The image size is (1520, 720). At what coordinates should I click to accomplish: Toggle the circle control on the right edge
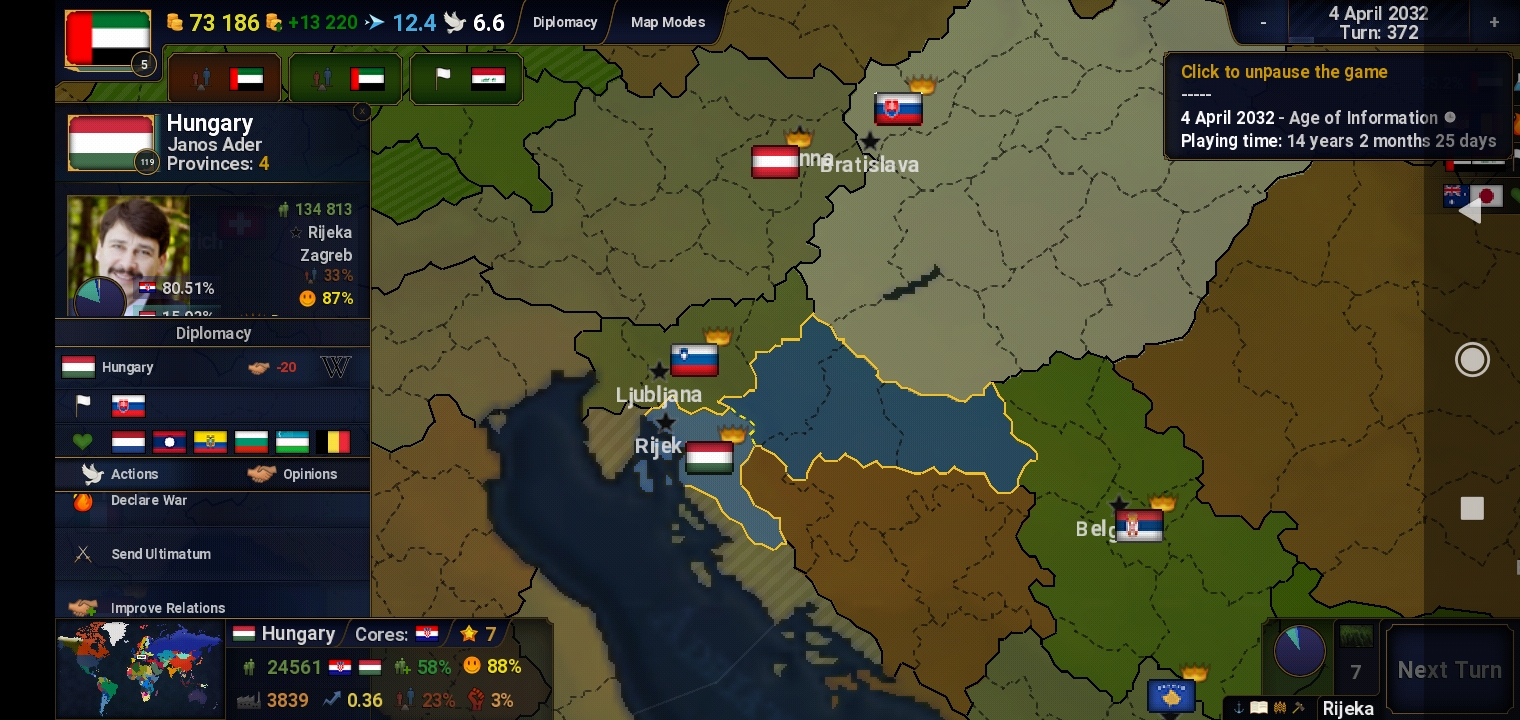(x=1472, y=359)
